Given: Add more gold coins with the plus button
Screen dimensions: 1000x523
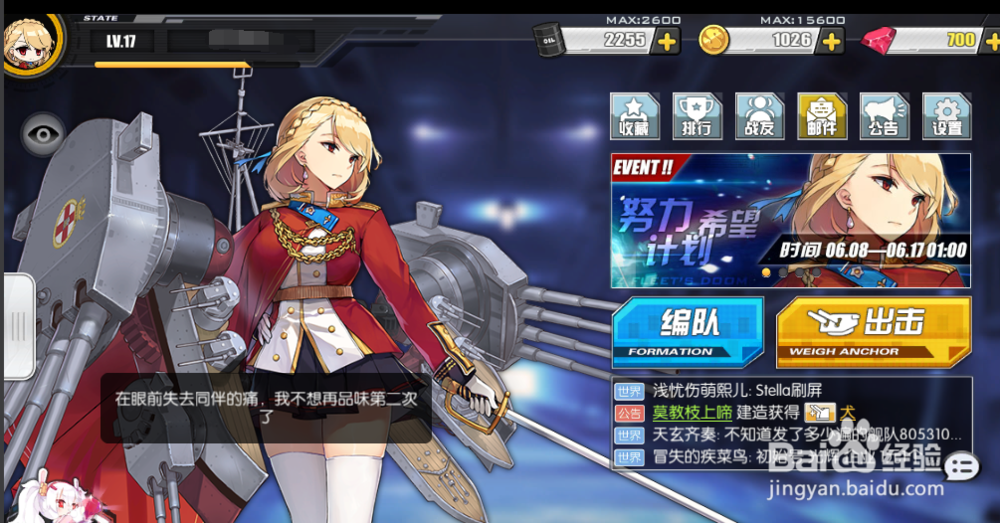Looking at the screenshot, I should [832, 41].
